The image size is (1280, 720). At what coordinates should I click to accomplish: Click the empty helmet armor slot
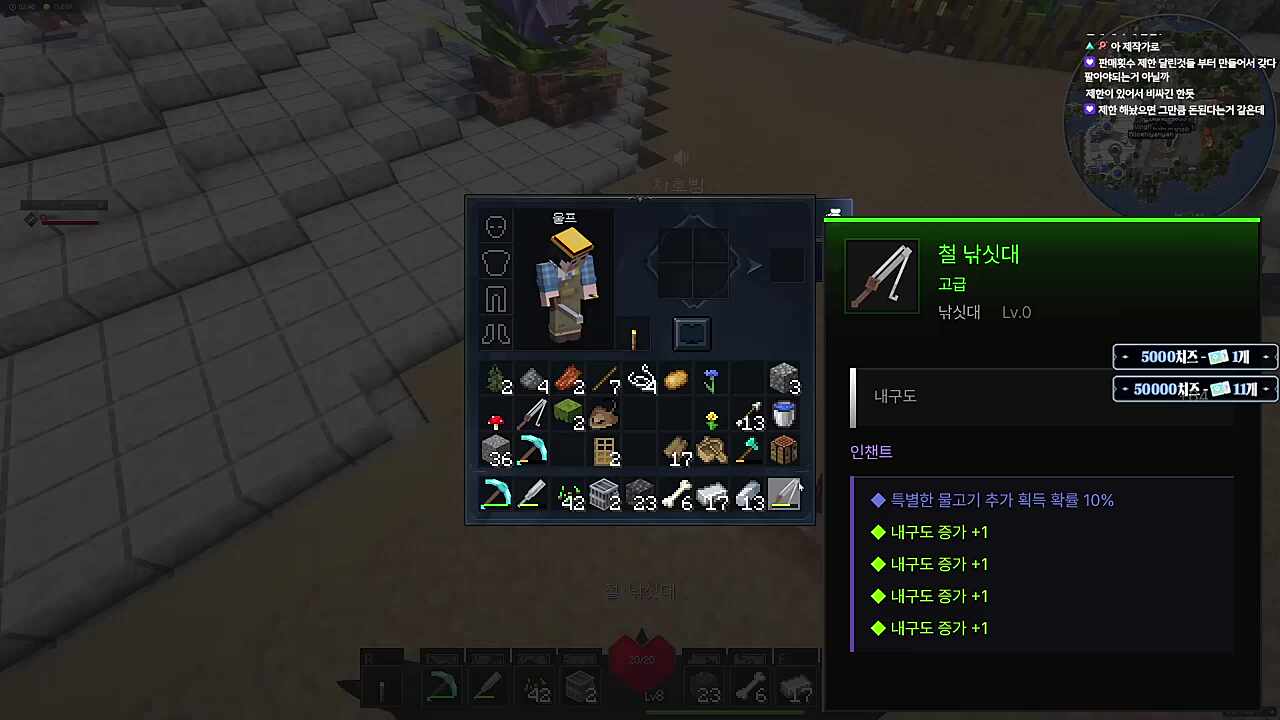[496, 227]
